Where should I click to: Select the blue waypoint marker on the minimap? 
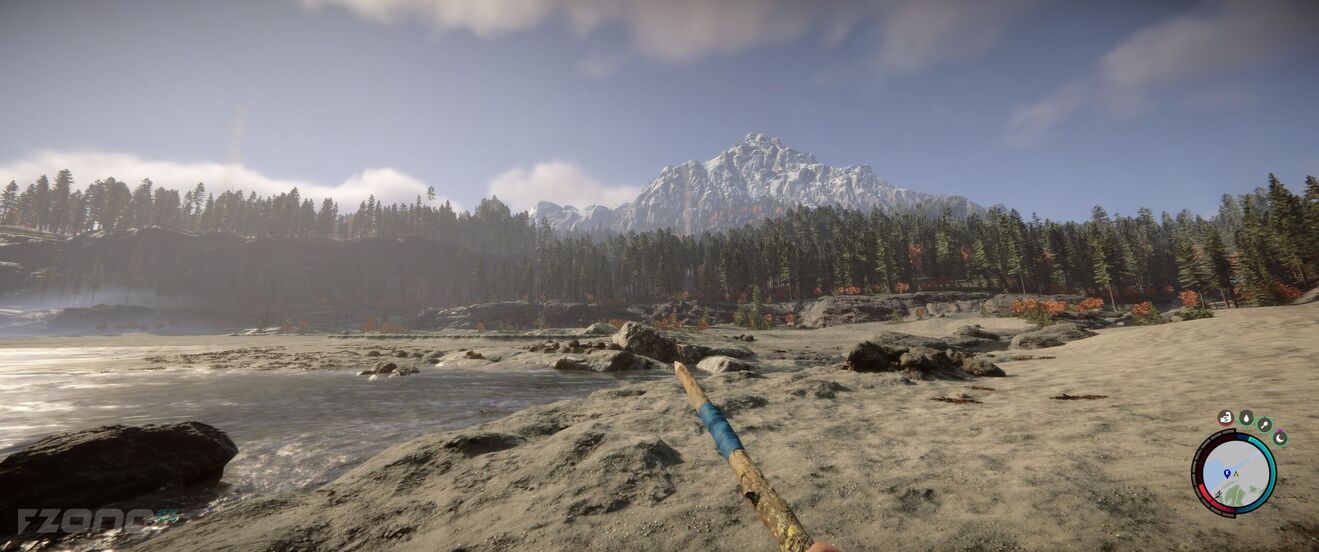[1227, 473]
